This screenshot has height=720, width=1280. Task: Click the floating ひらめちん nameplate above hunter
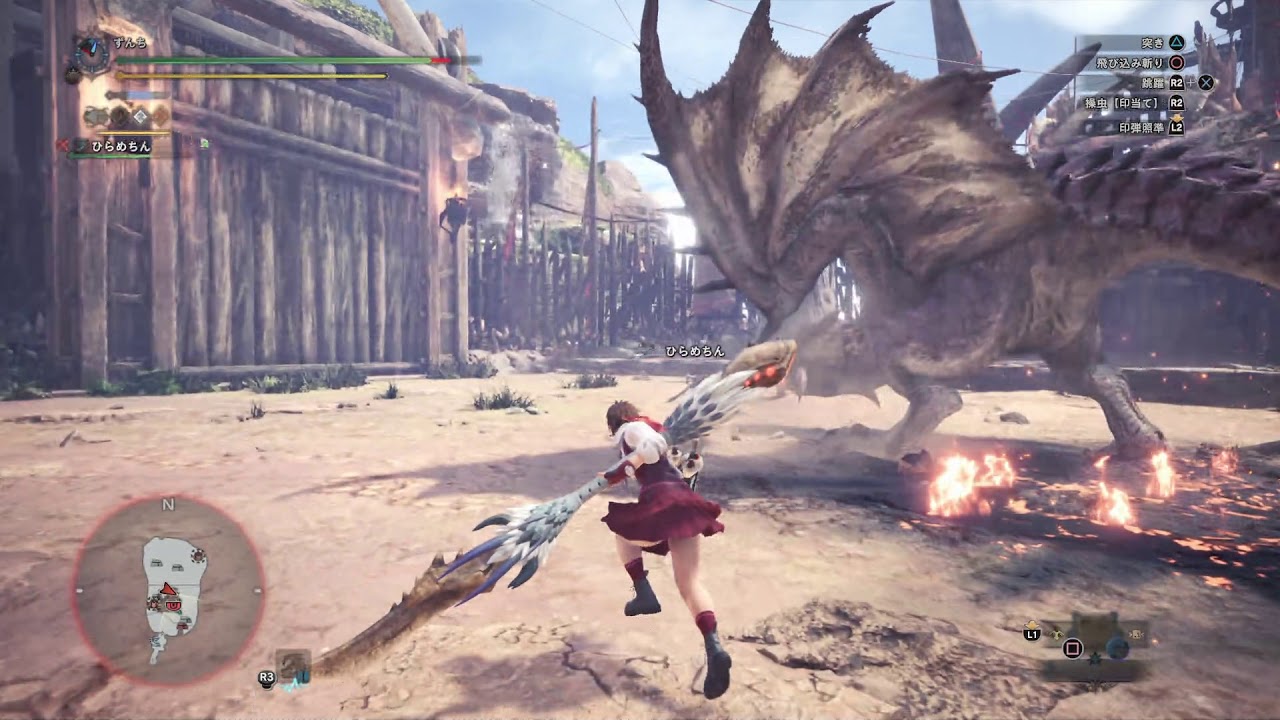click(695, 352)
